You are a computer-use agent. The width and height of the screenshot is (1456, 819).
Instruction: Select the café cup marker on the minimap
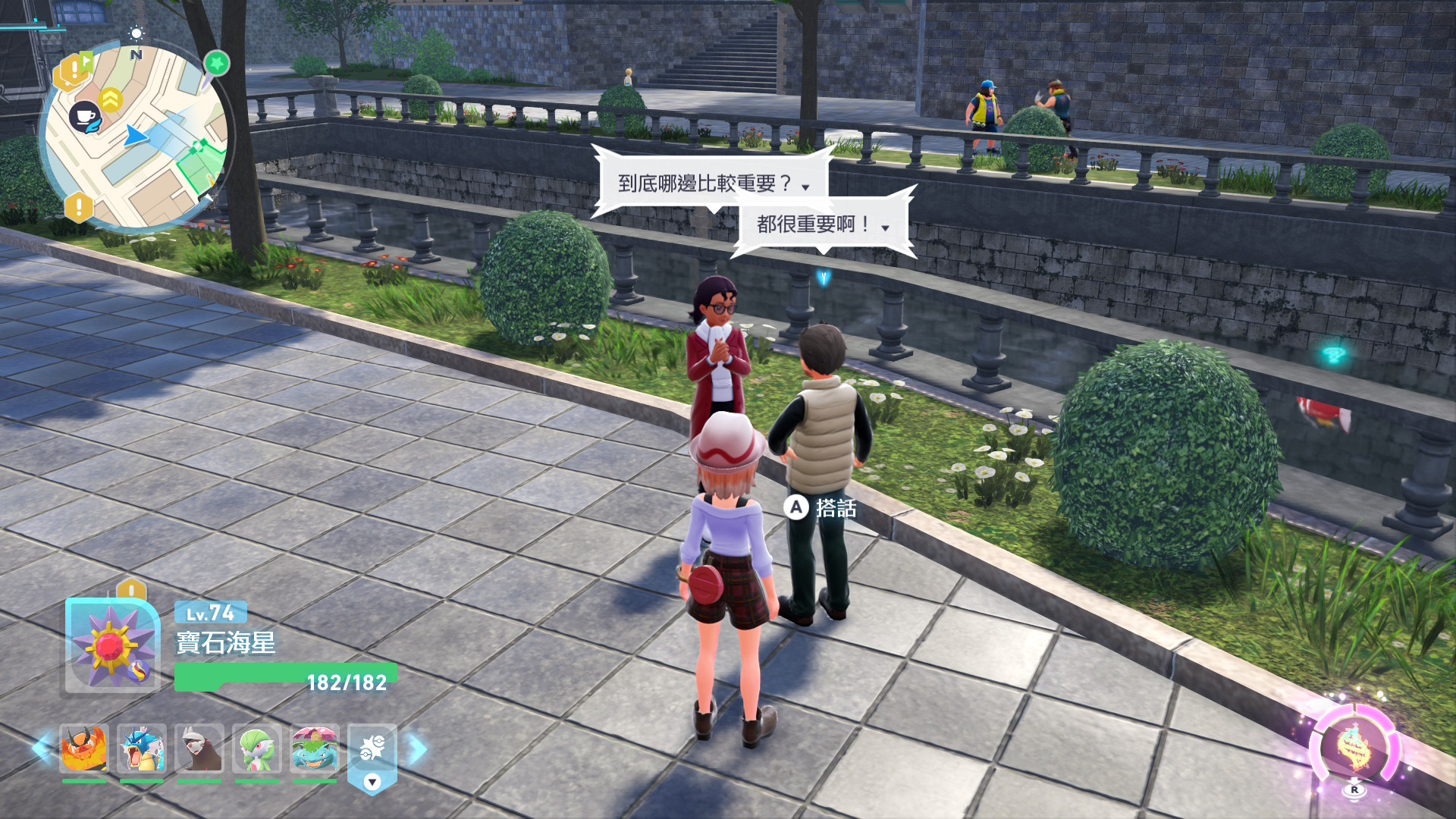pyautogui.click(x=85, y=117)
